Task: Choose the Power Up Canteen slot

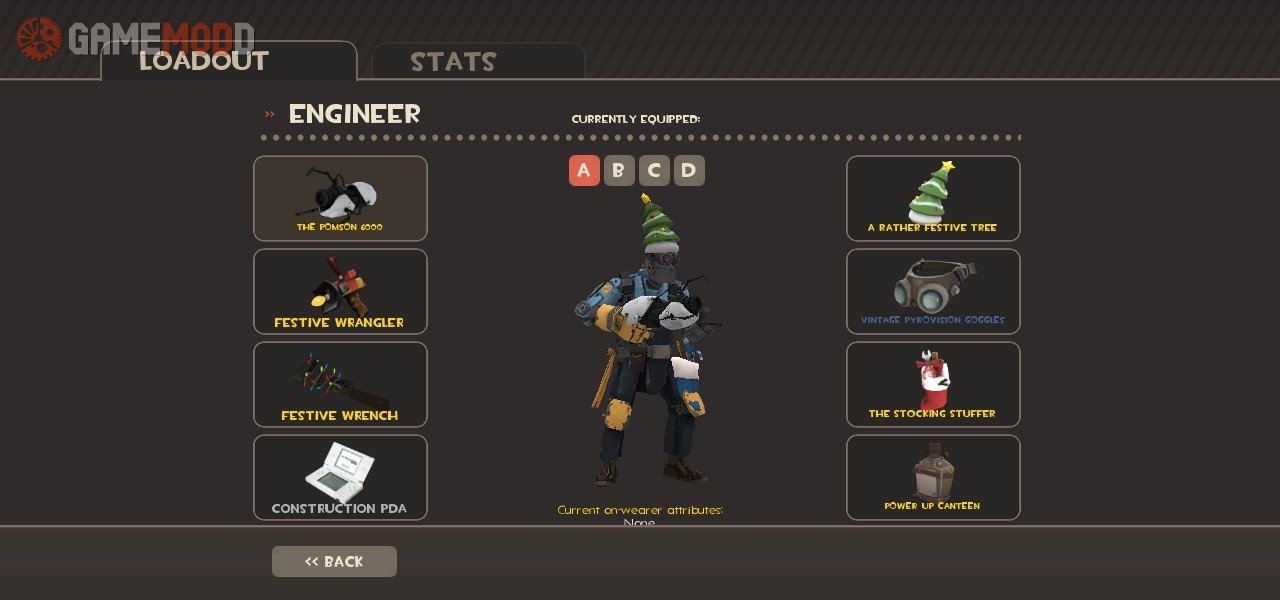Action: pos(933,477)
